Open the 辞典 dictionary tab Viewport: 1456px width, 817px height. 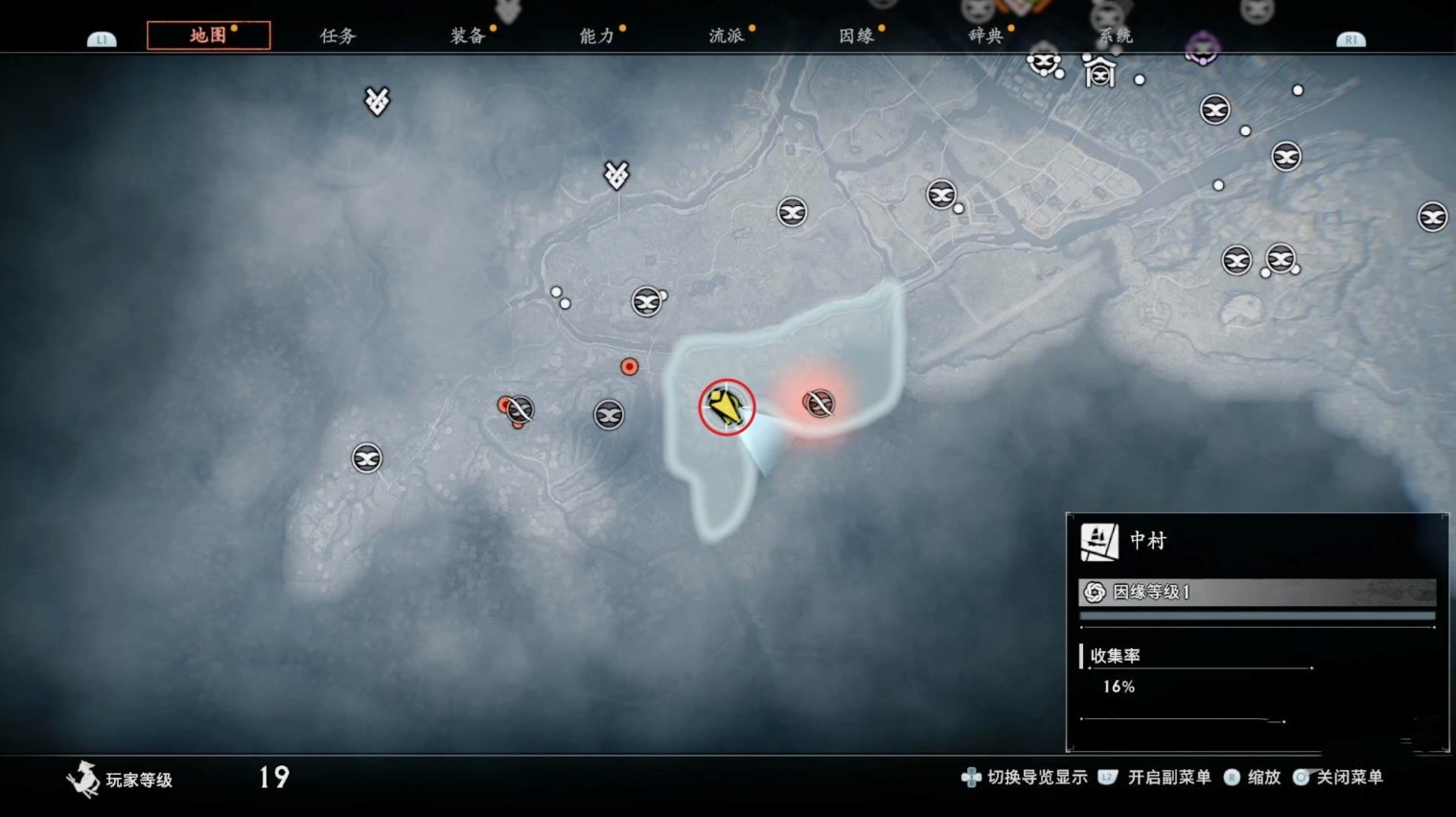(x=985, y=35)
